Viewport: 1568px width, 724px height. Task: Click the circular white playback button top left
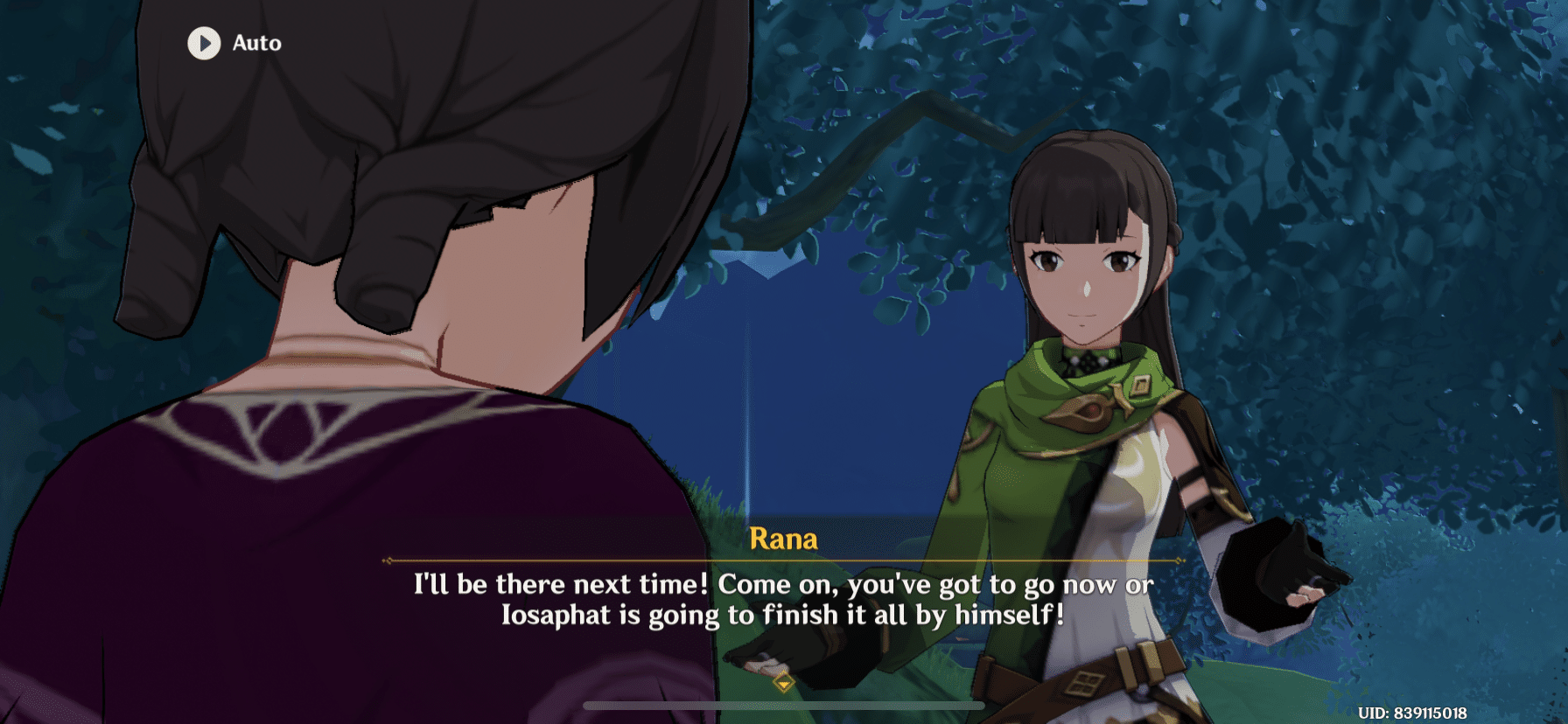(204, 43)
